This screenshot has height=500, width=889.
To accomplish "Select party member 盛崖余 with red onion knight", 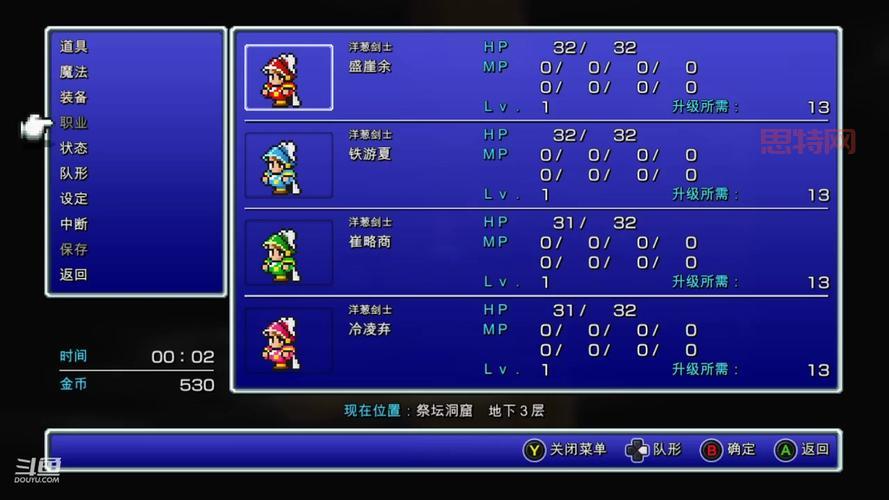I will [370, 67].
